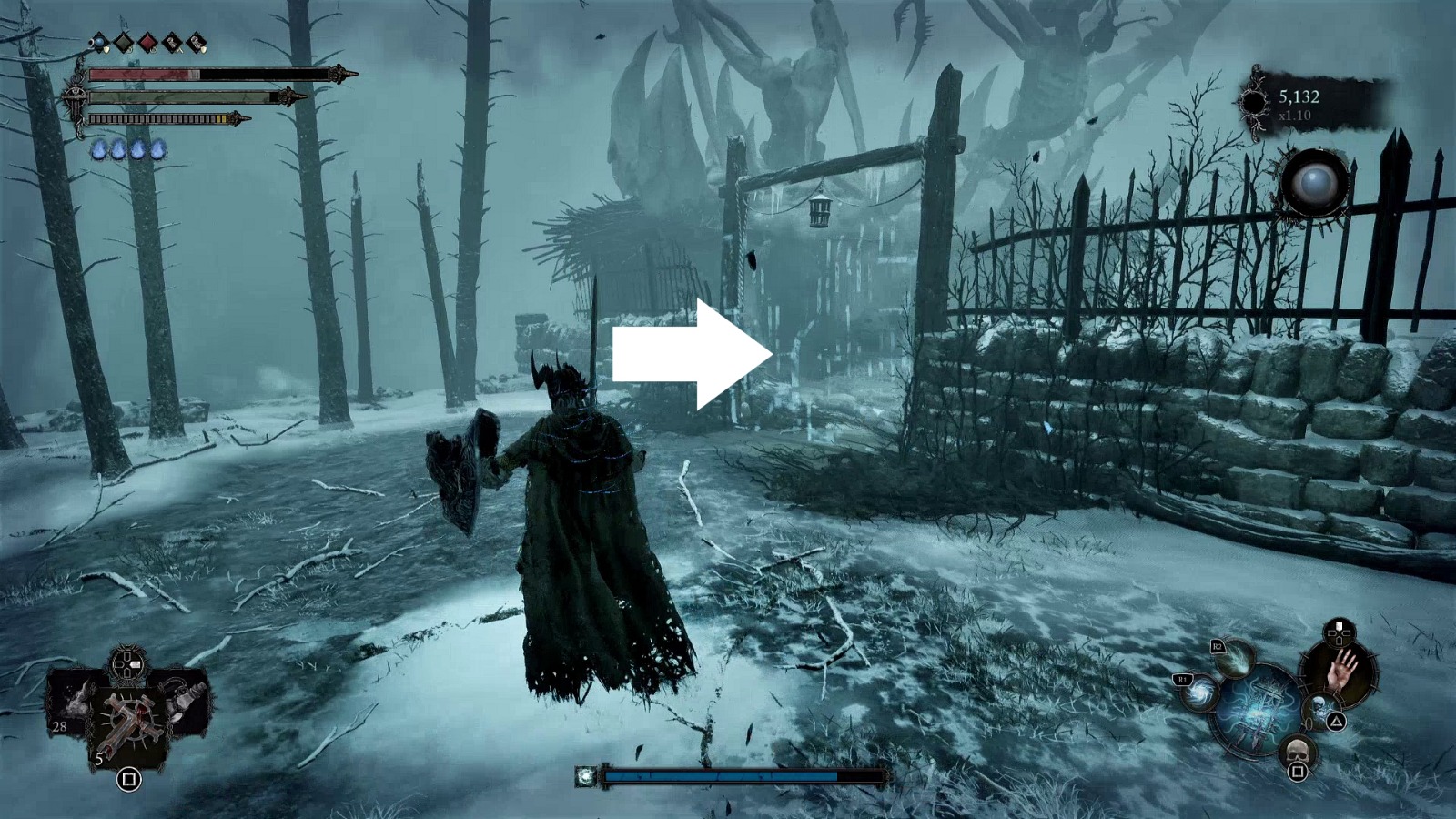1456x819 pixels.
Task: Toggle the open hand empty-slot indicator
Action: pyautogui.click(x=1340, y=671)
